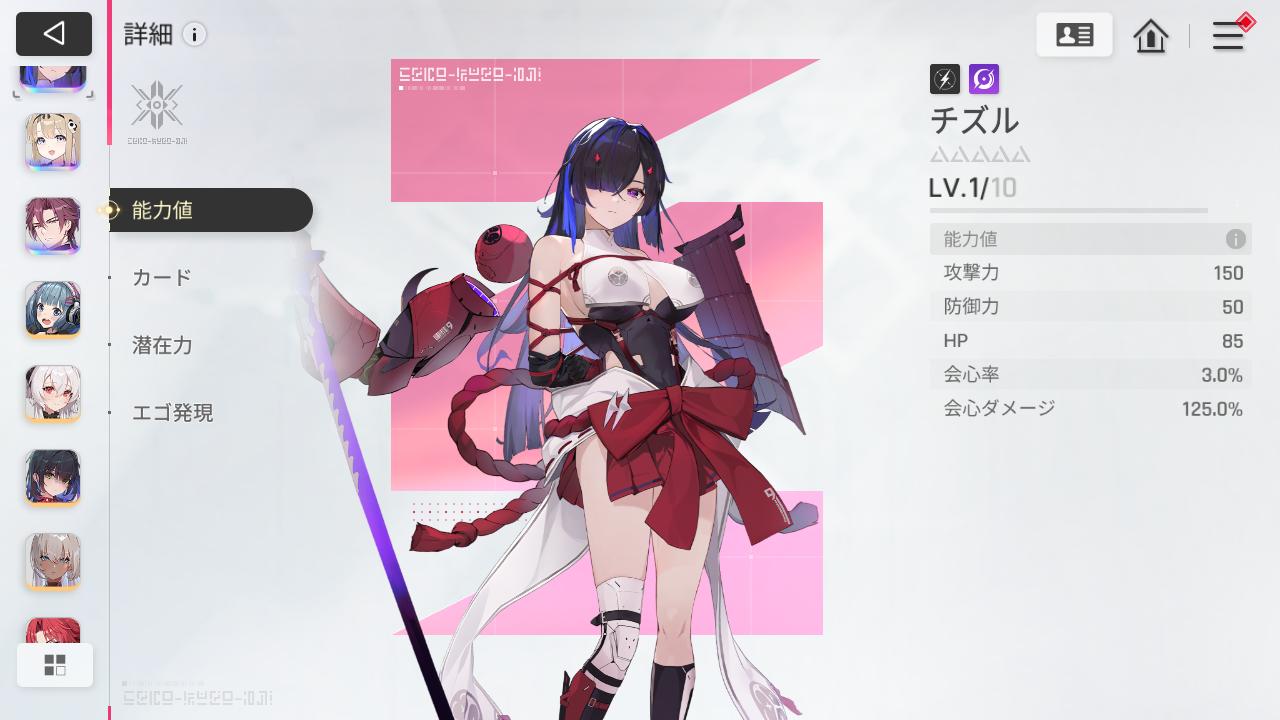Select the currently highlighted 能力値 tab
Viewport: 1280px width, 720px height.
tap(161, 210)
